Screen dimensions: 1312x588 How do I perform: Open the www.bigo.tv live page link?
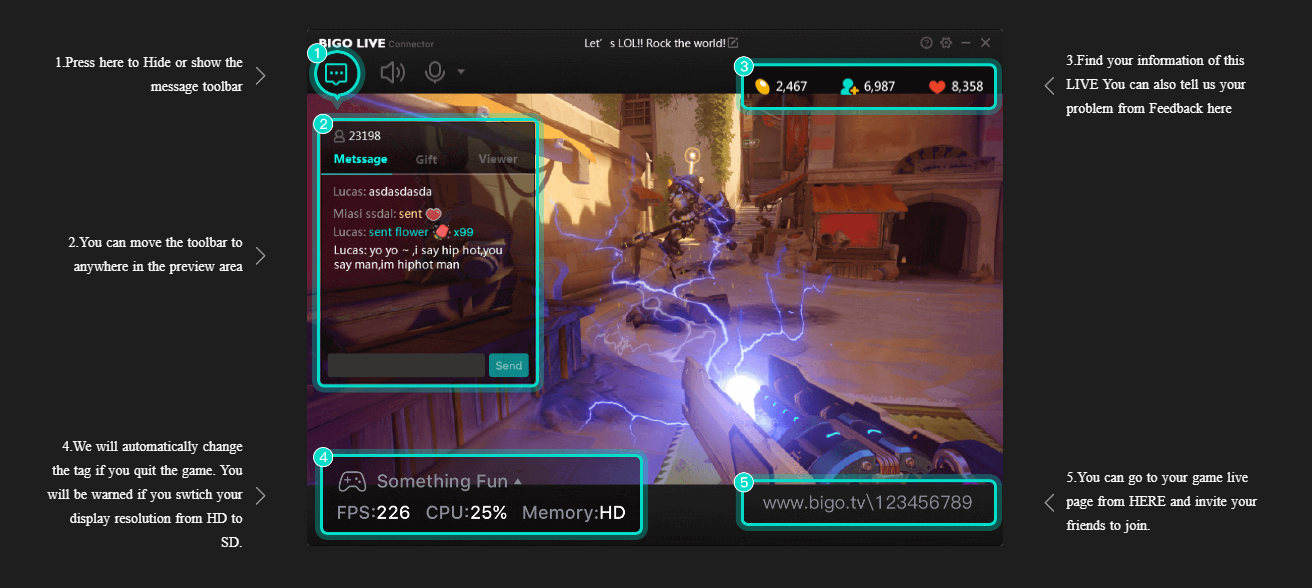[867, 503]
